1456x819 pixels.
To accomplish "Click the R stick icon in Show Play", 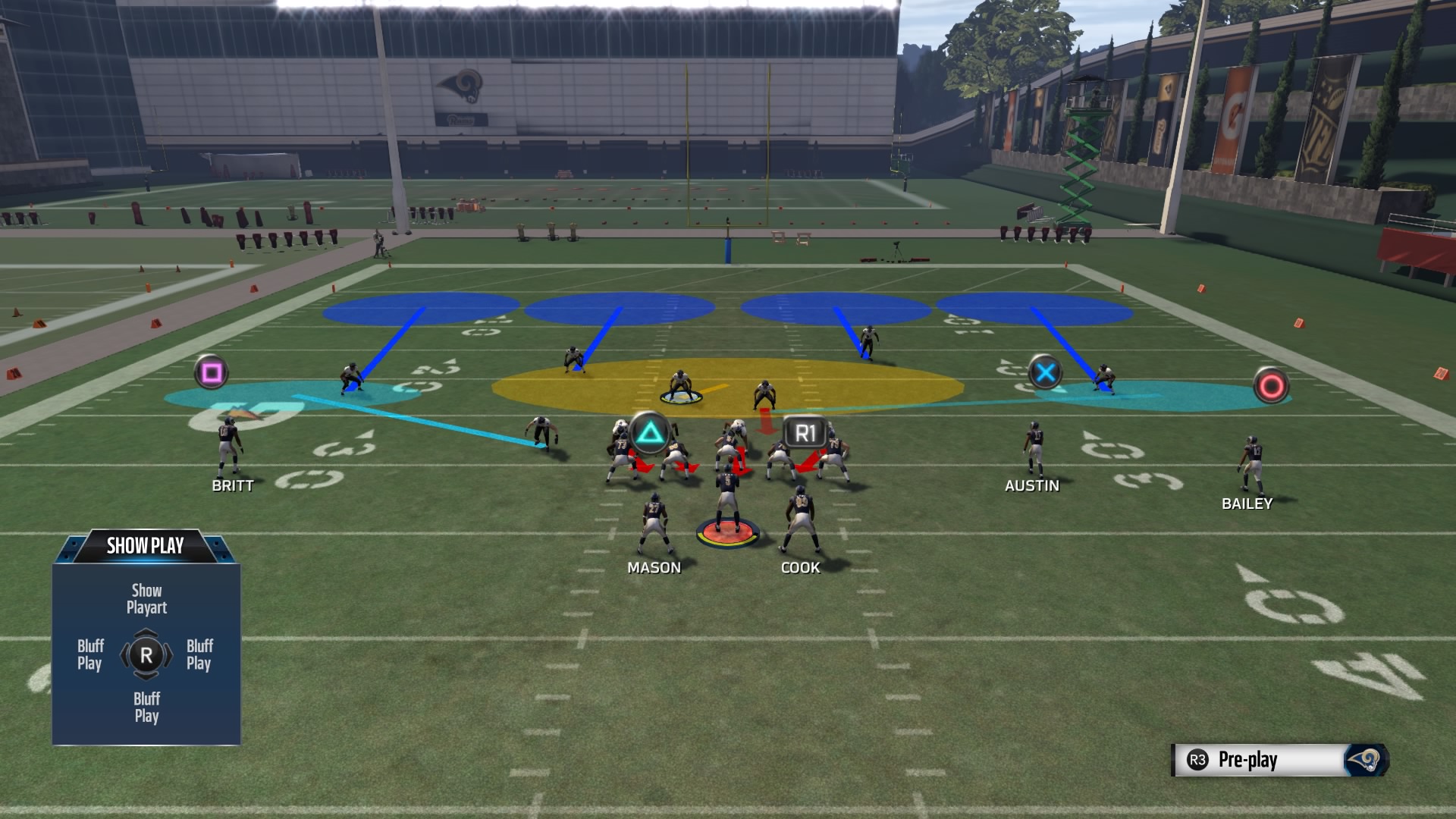I will 146,653.
